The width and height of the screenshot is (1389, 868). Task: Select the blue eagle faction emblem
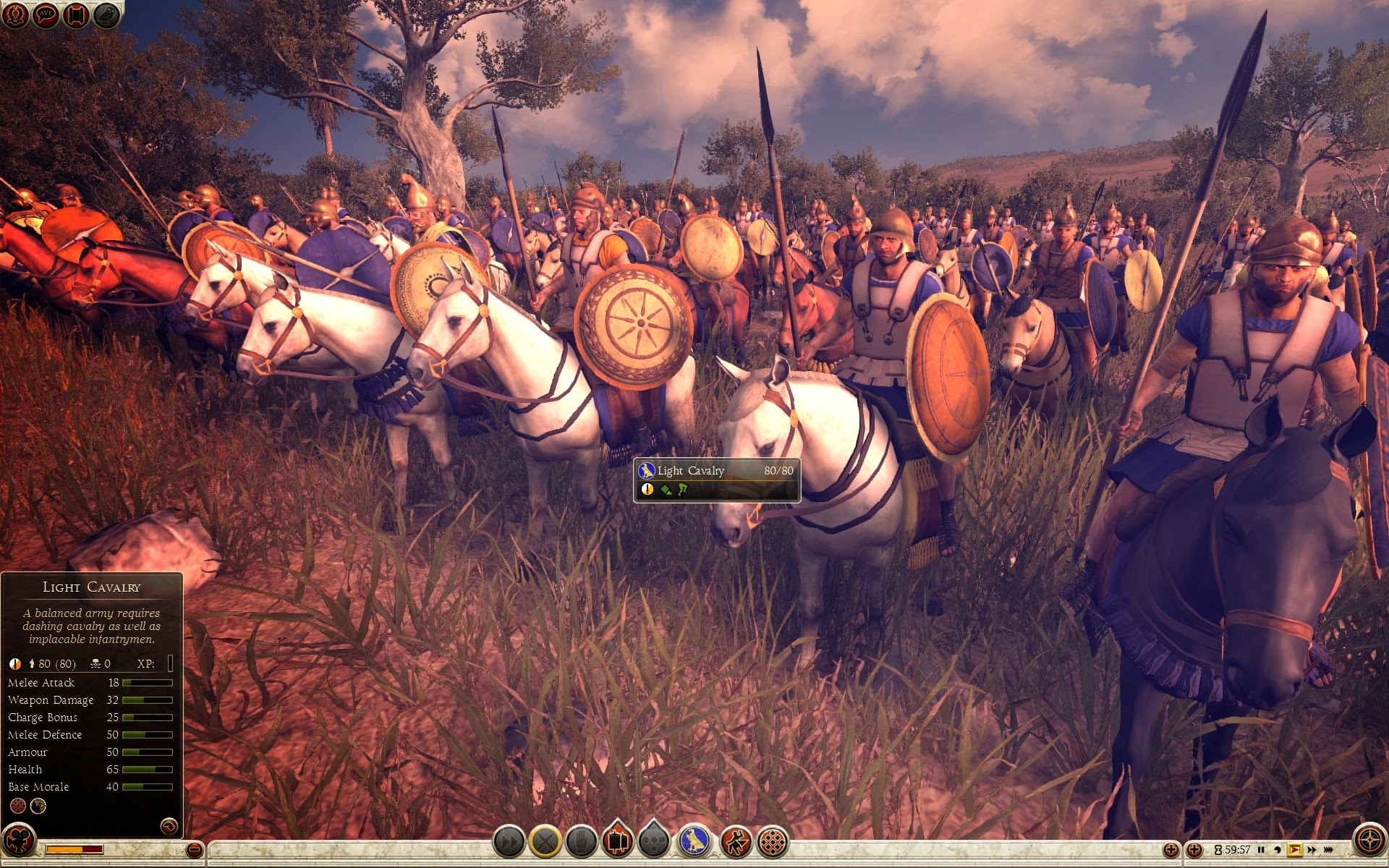(694, 842)
